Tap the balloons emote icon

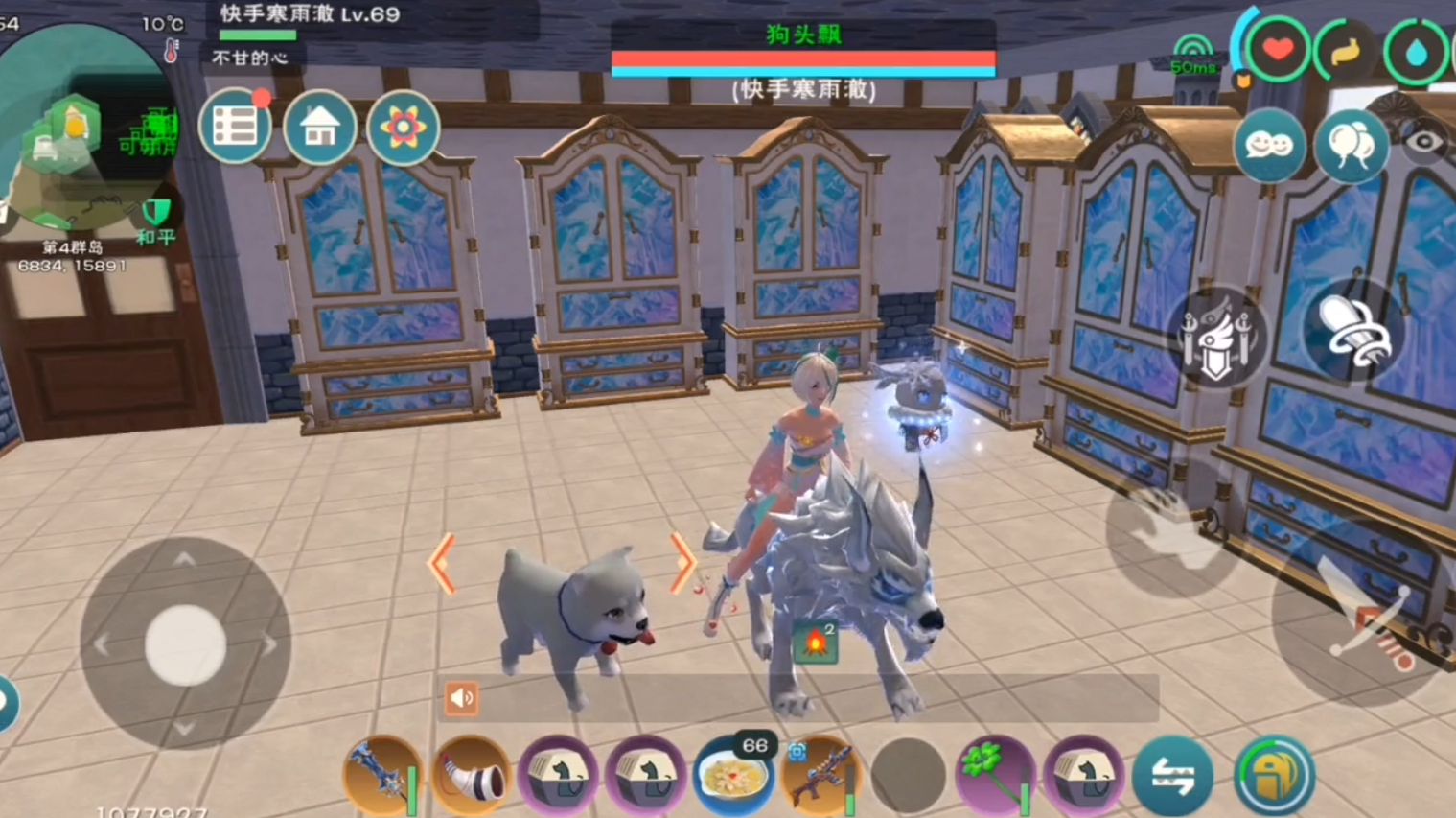1352,142
